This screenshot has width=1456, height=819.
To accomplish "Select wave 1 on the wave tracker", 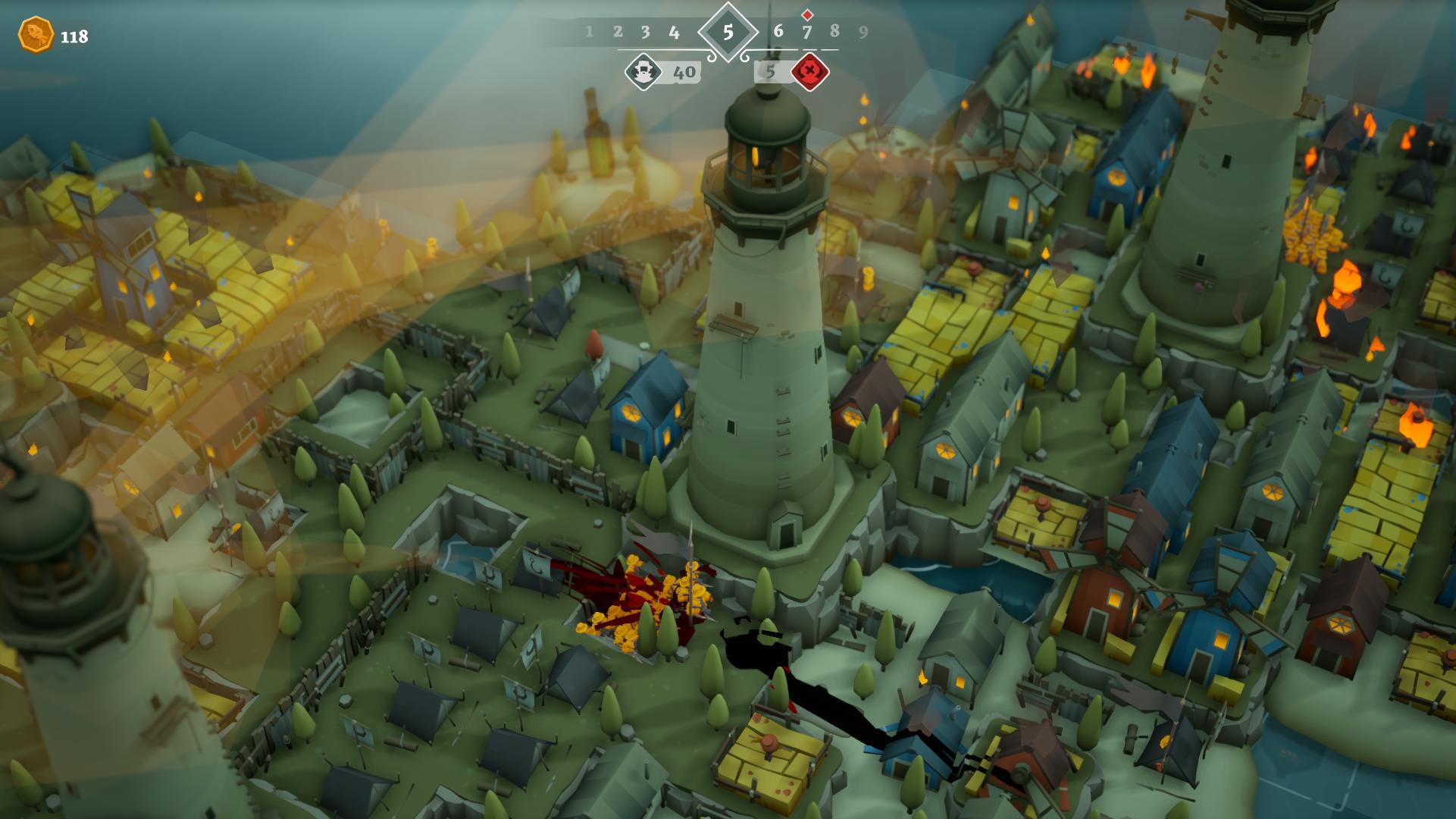I will (x=589, y=32).
